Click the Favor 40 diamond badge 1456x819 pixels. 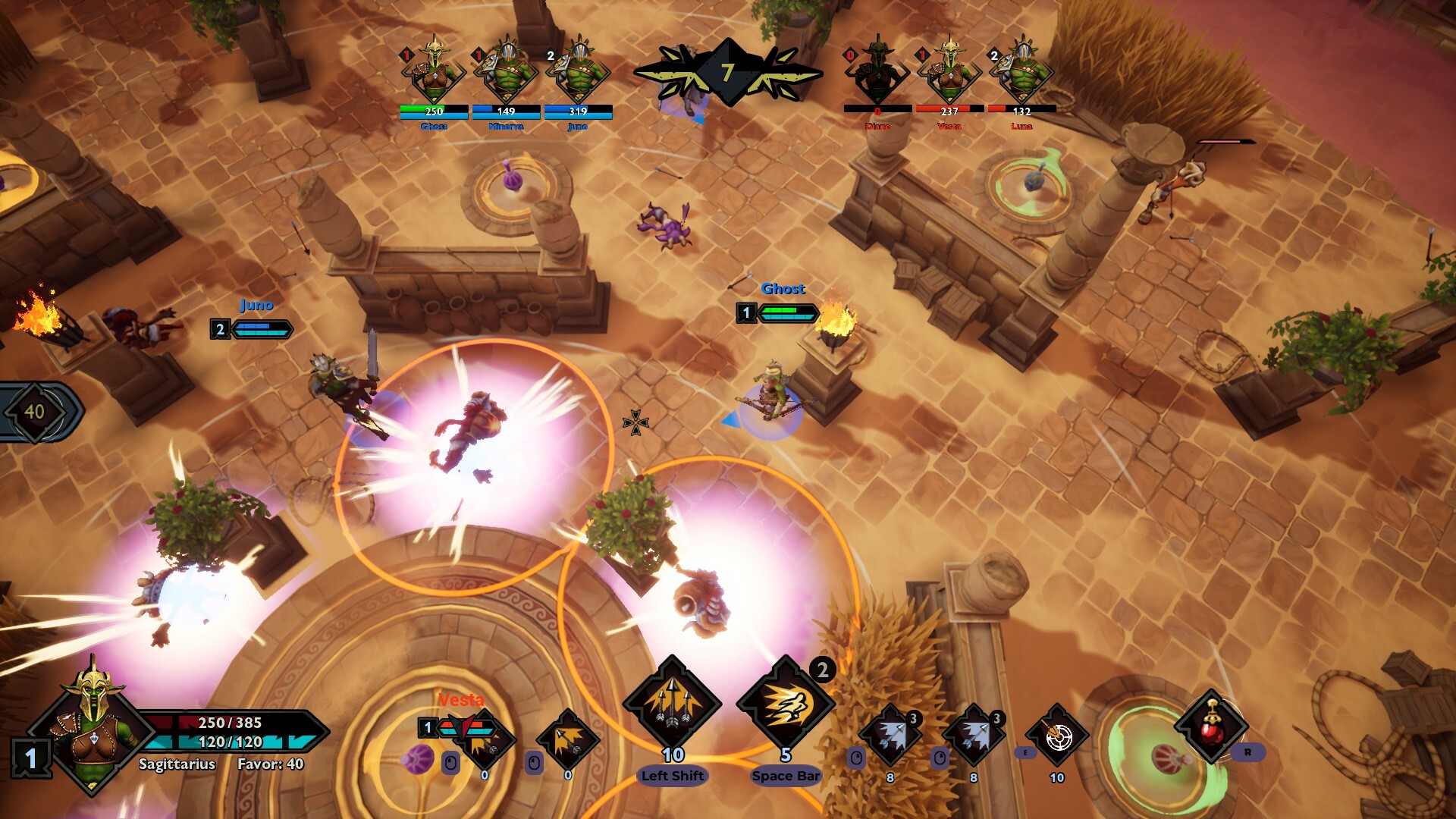click(x=35, y=412)
